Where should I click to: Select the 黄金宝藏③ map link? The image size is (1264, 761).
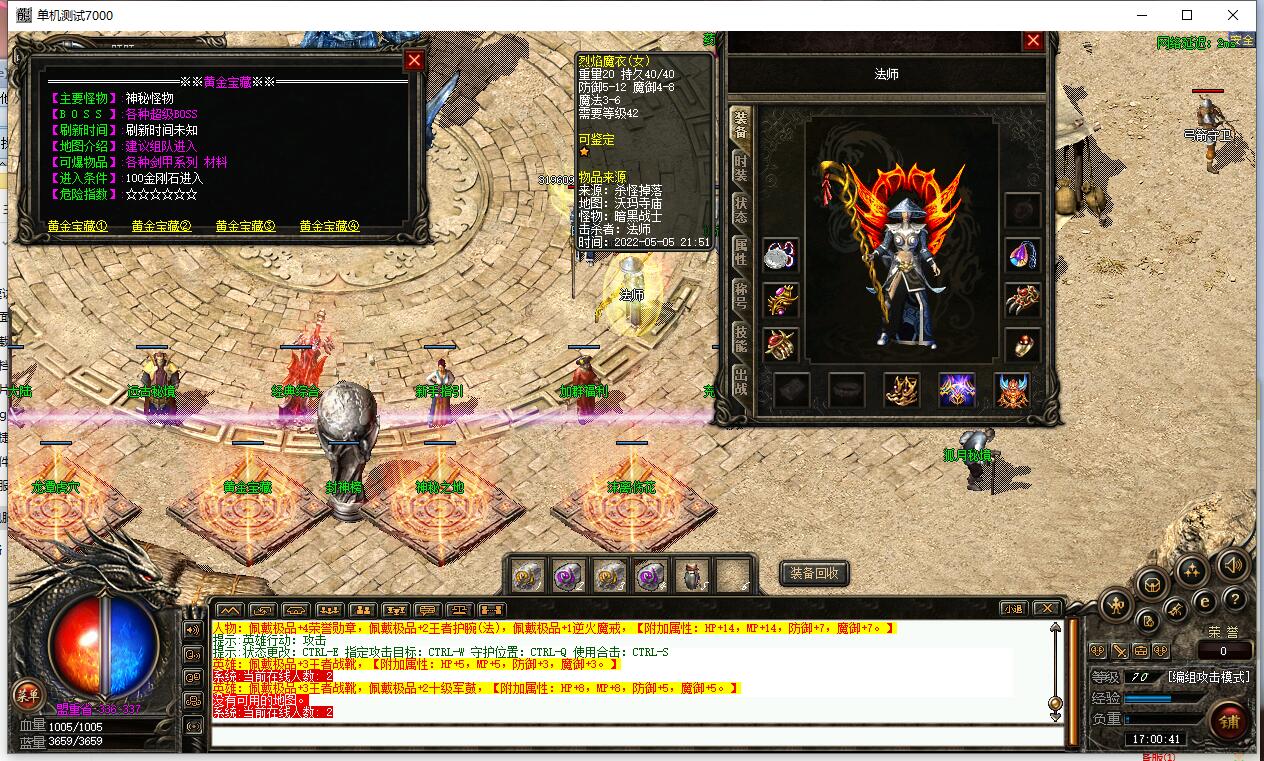[245, 227]
